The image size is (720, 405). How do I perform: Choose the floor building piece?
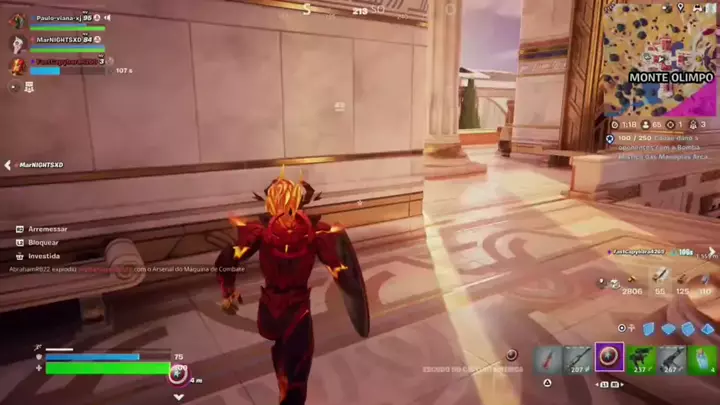(x=668, y=328)
